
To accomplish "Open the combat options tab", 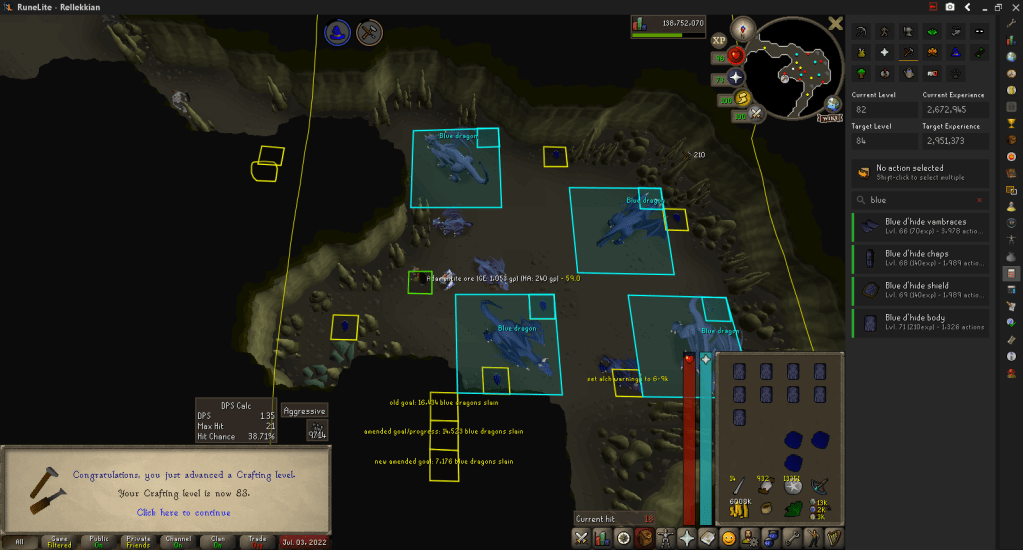I will pos(582,539).
